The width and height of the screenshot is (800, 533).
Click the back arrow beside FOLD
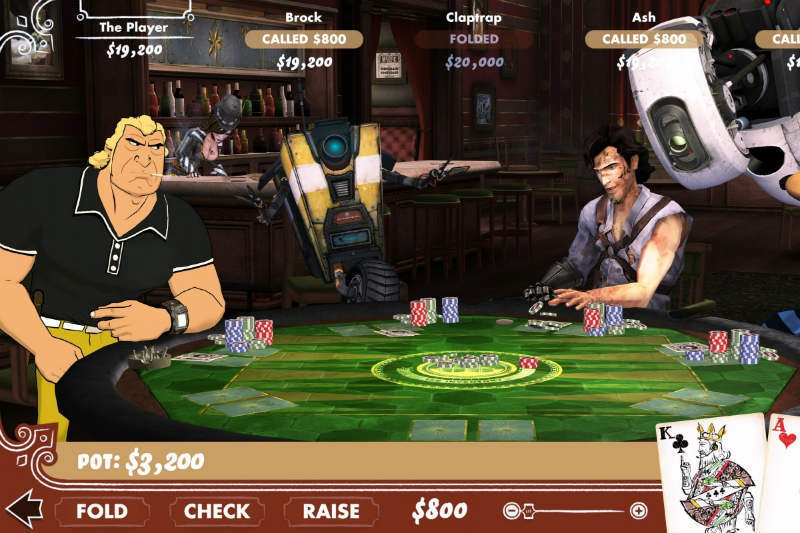pyautogui.click(x=23, y=509)
